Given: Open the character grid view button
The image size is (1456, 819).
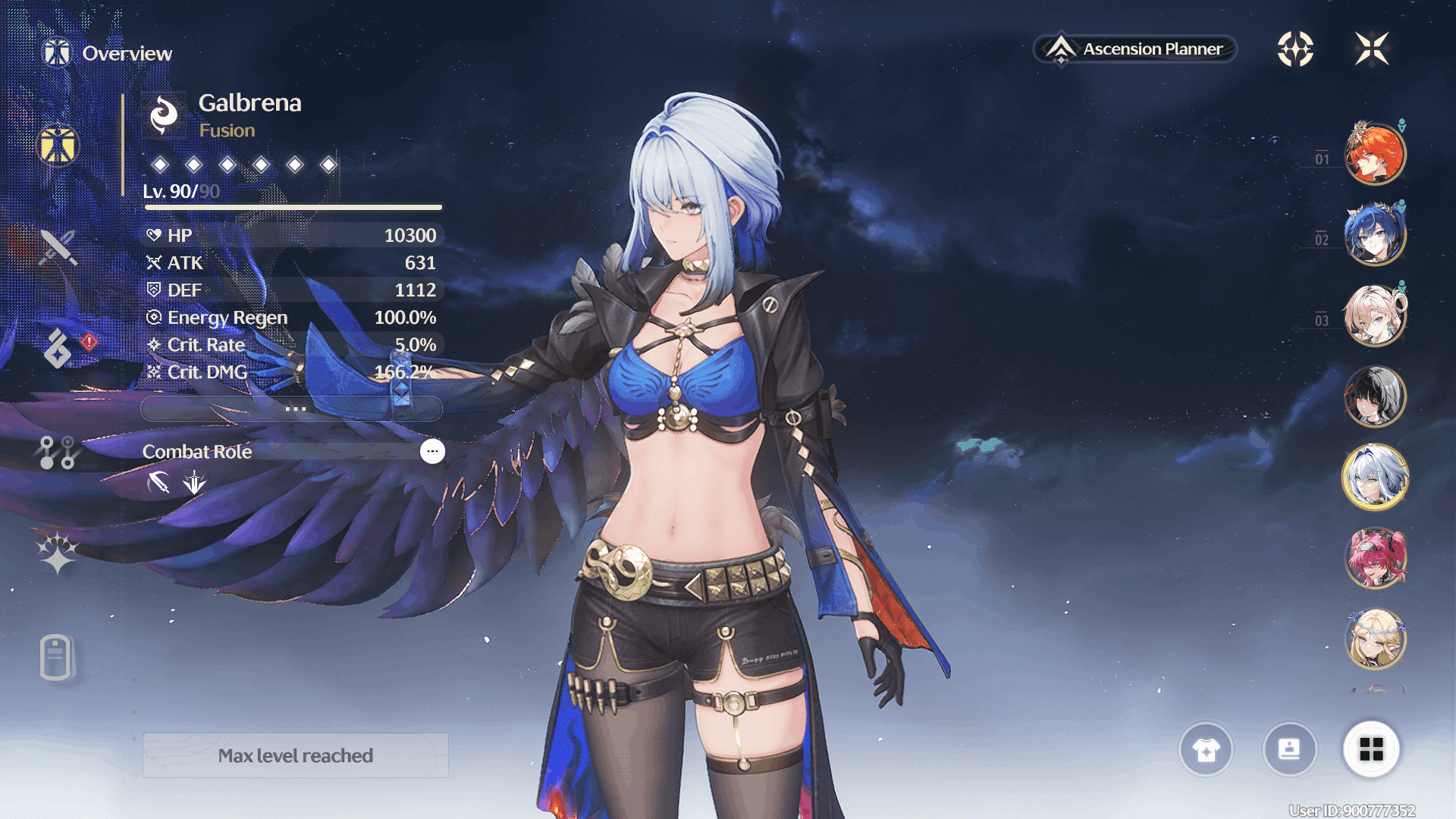Looking at the screenshot, I should (x=1371, y=750).
